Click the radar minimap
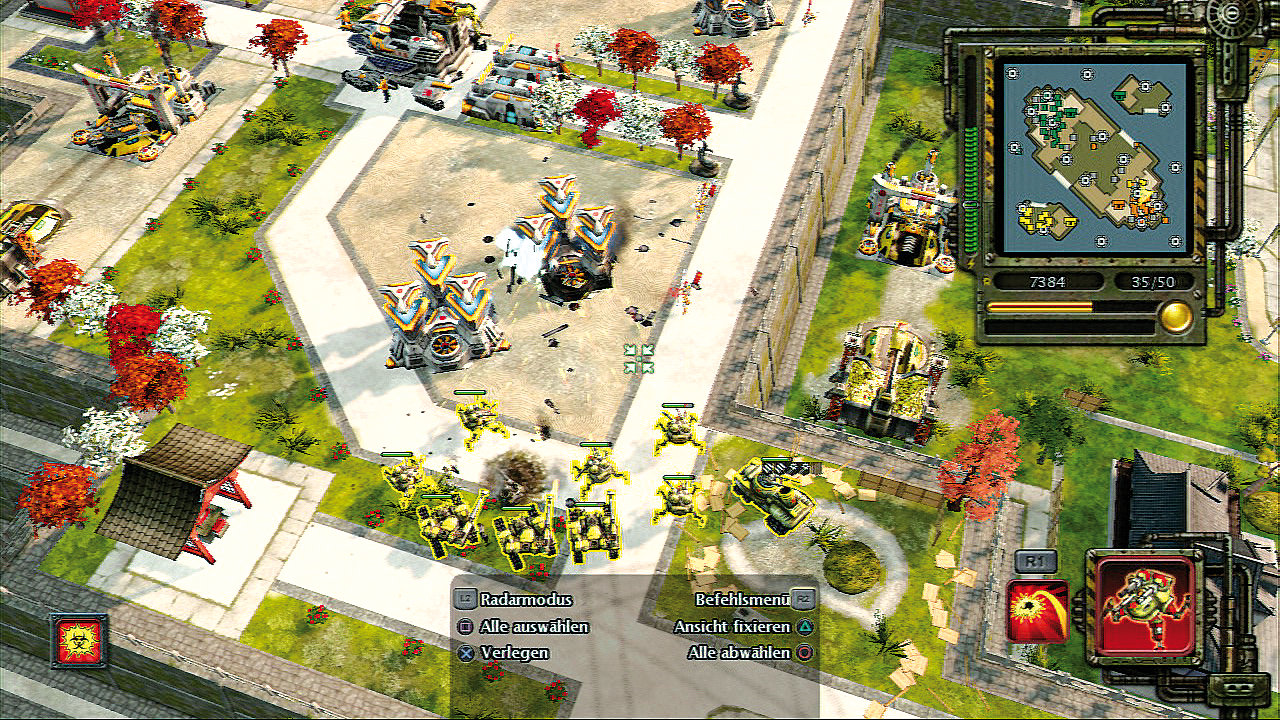1280x720 pixels. (x=1092, y=154)
